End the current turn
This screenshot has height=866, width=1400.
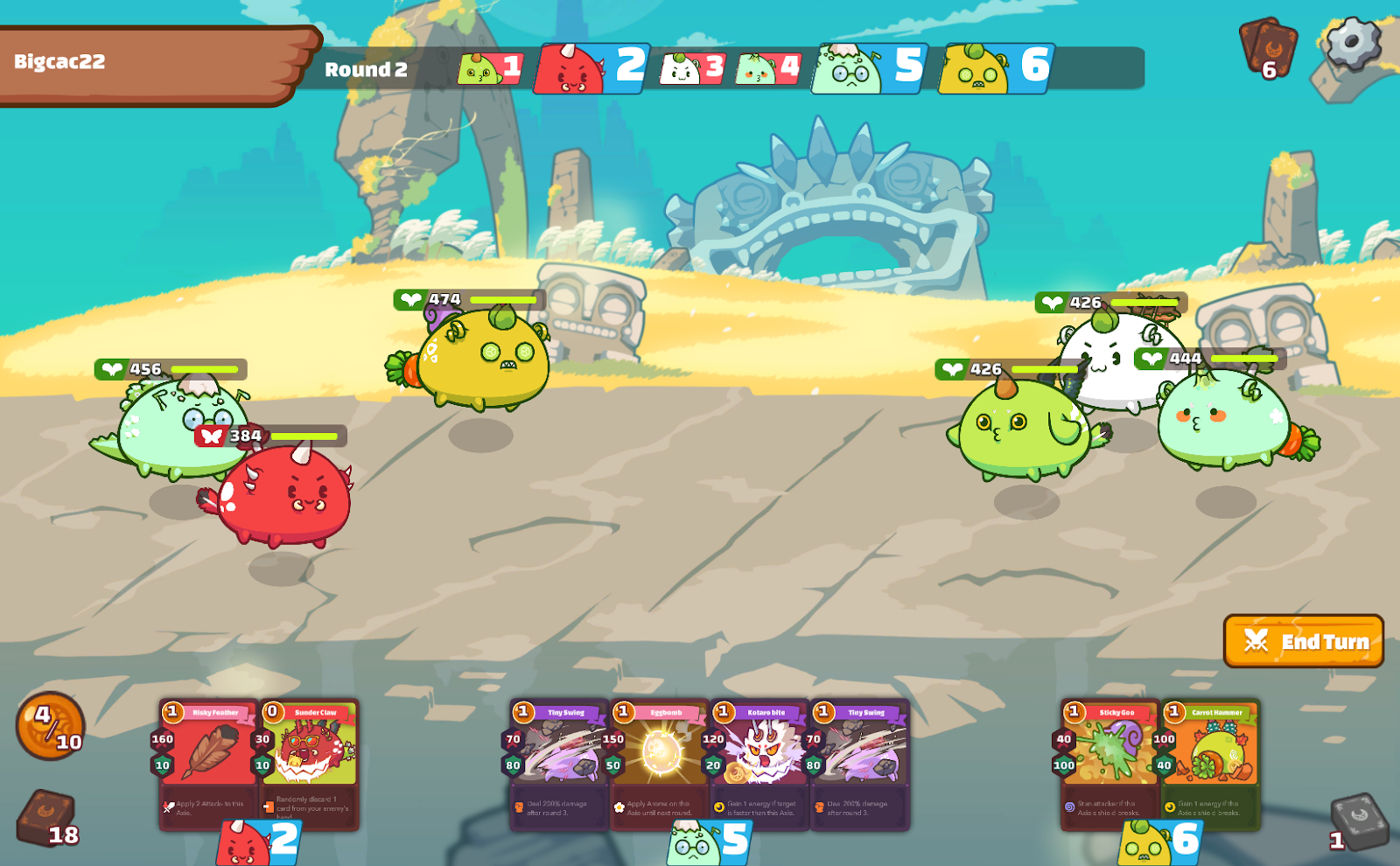1303,641
